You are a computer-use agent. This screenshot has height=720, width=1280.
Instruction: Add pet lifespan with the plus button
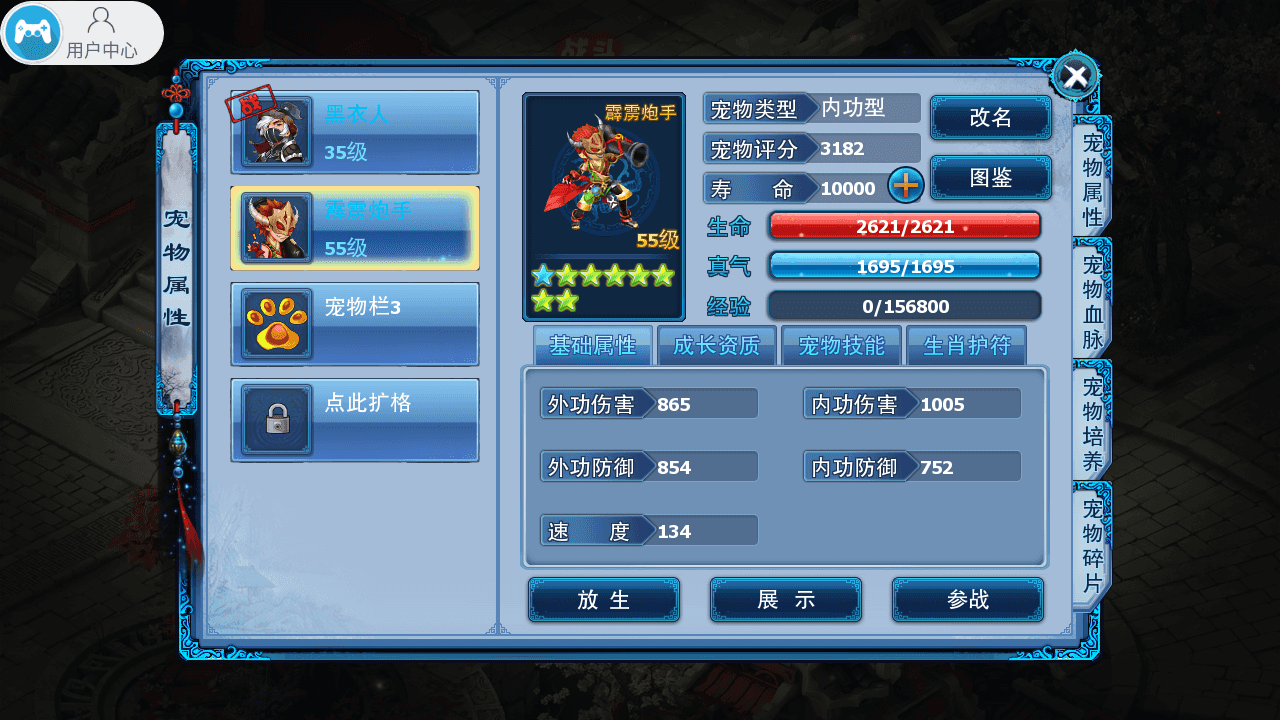(906, 186)
